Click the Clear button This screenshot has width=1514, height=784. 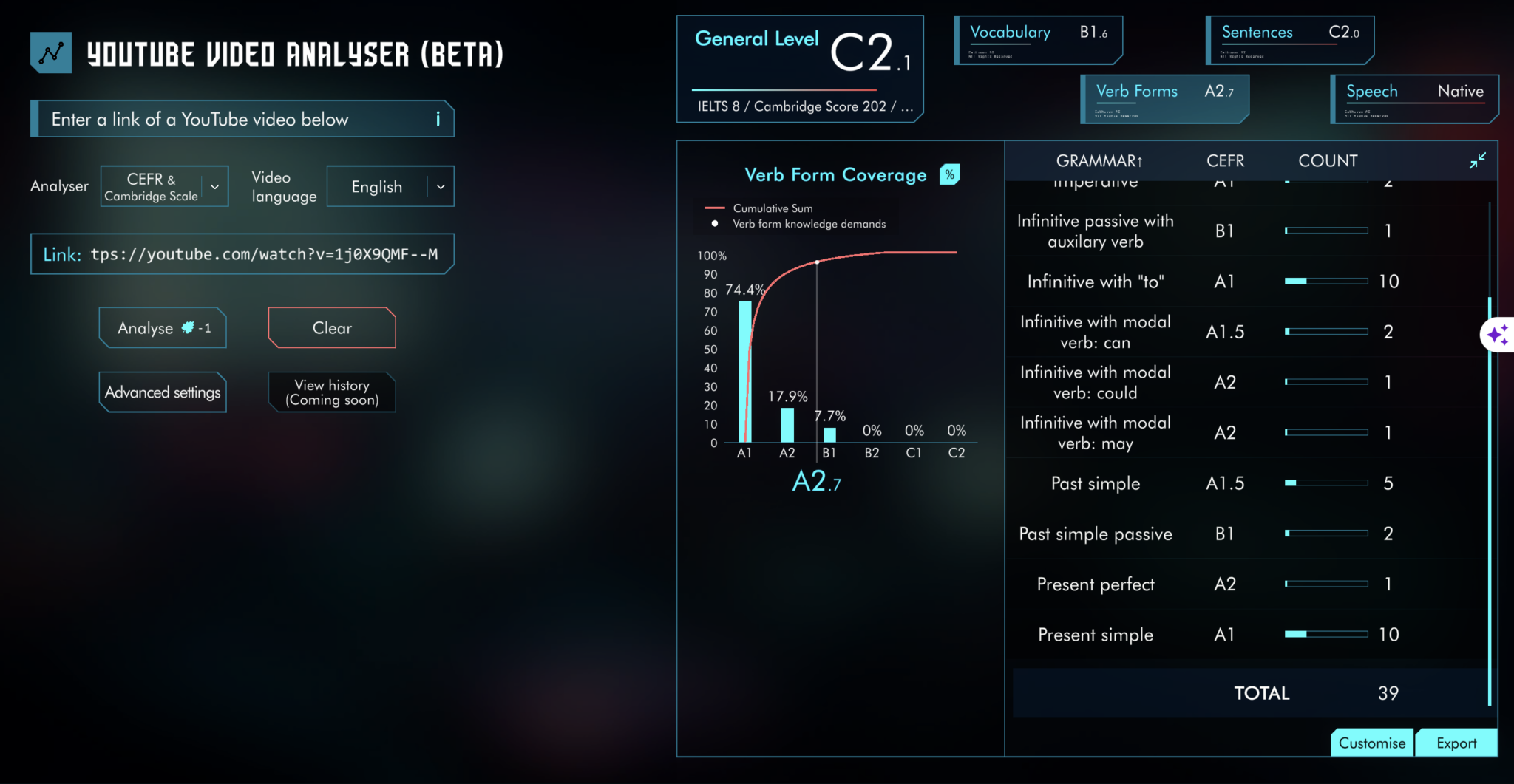[331, 327]
